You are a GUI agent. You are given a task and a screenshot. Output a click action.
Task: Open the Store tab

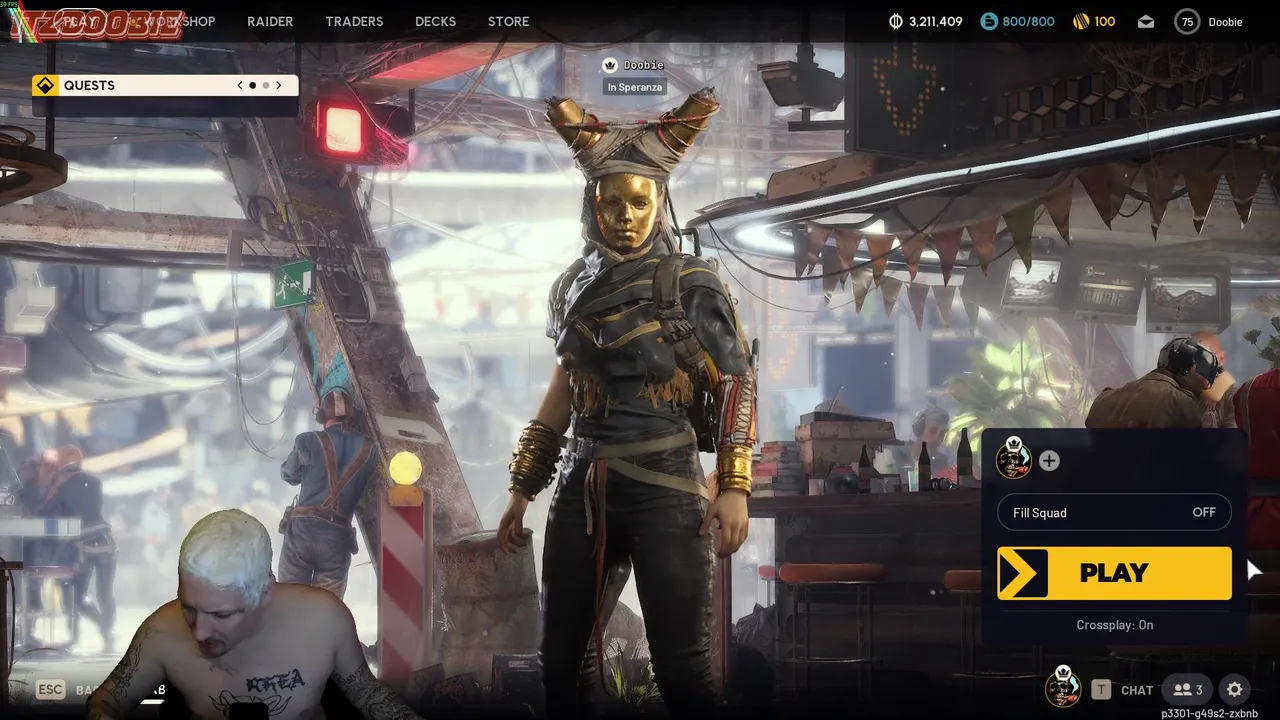[508, 21]
